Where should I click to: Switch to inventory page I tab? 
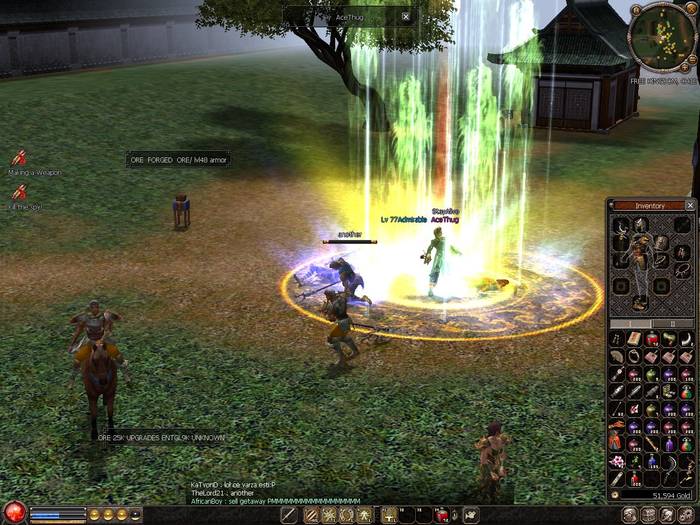(x=629, y=324)
